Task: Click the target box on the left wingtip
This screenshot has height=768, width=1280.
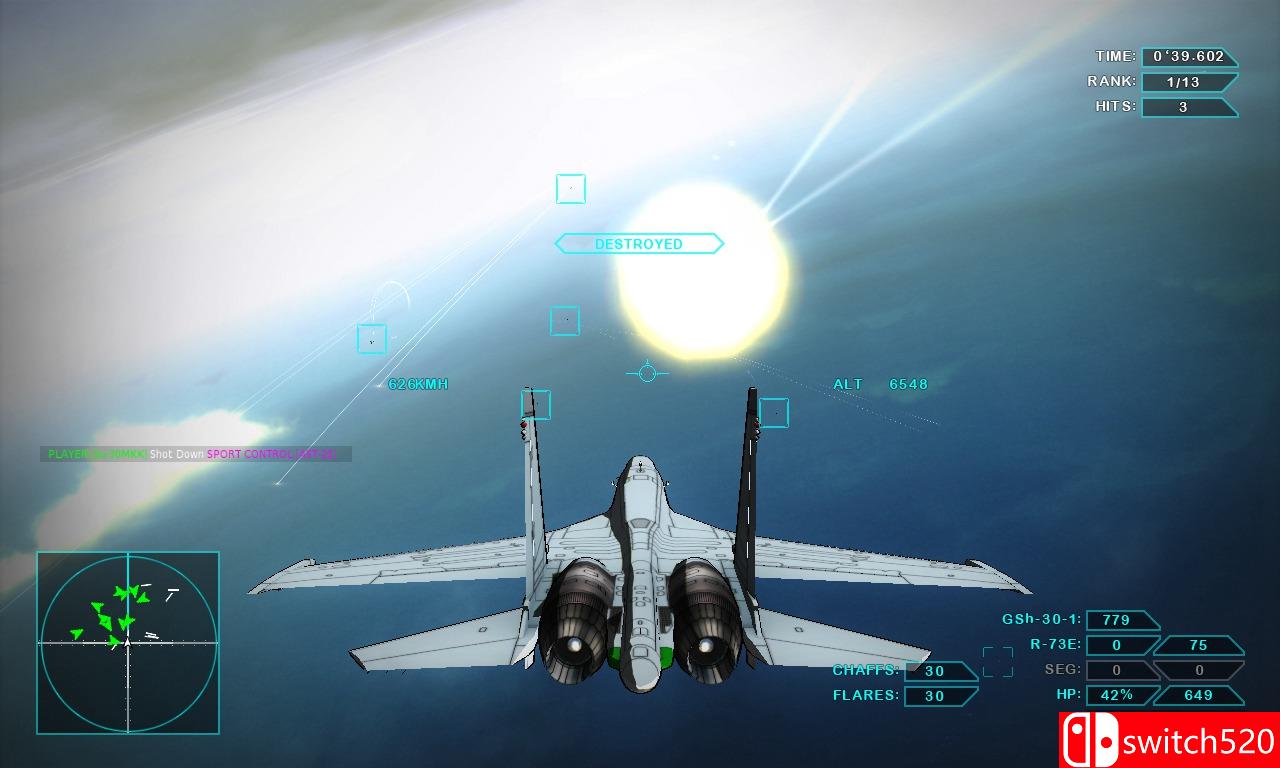Action: pos(534,405)
